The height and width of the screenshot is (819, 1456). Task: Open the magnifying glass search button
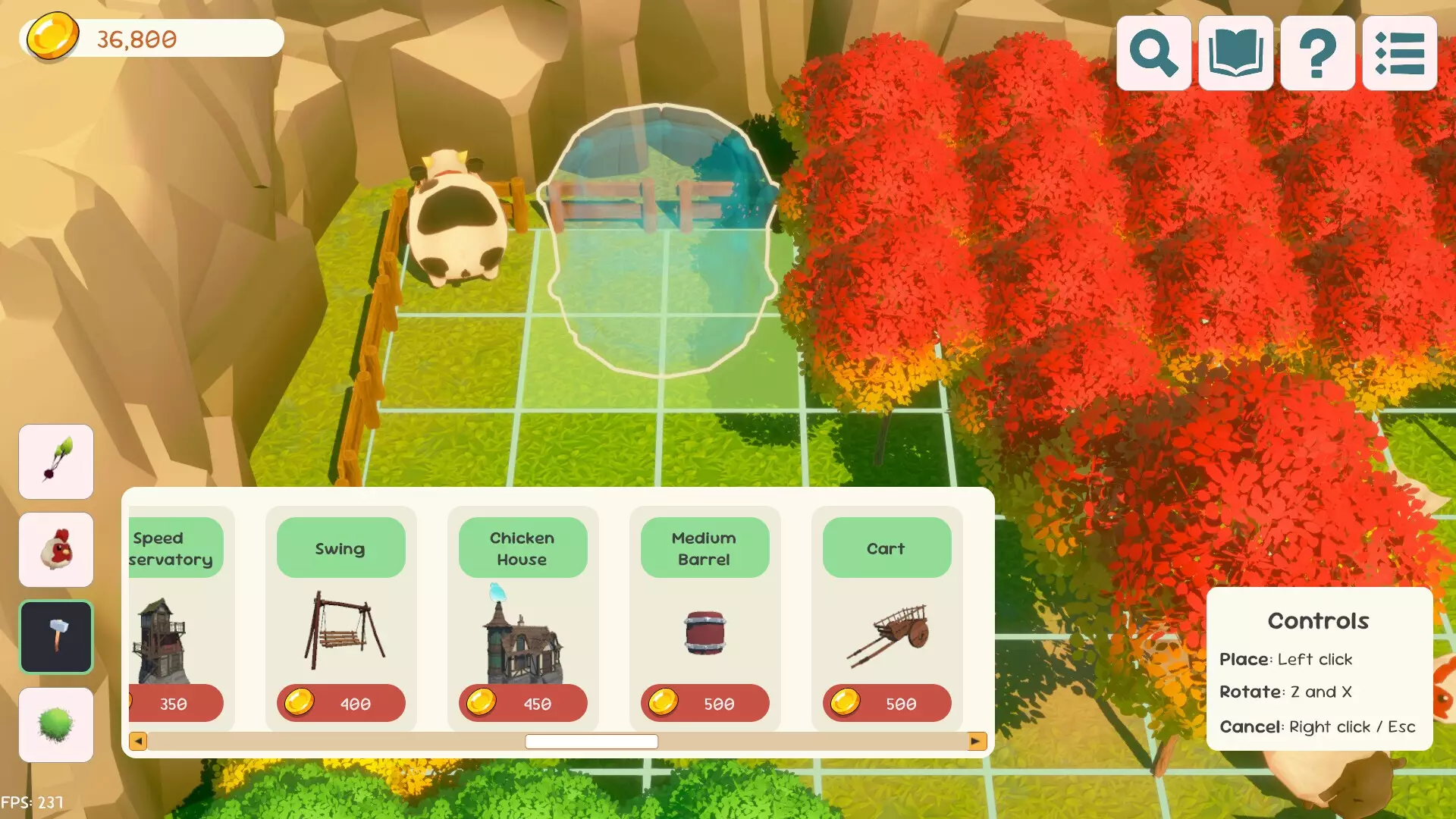[1153, 53]
